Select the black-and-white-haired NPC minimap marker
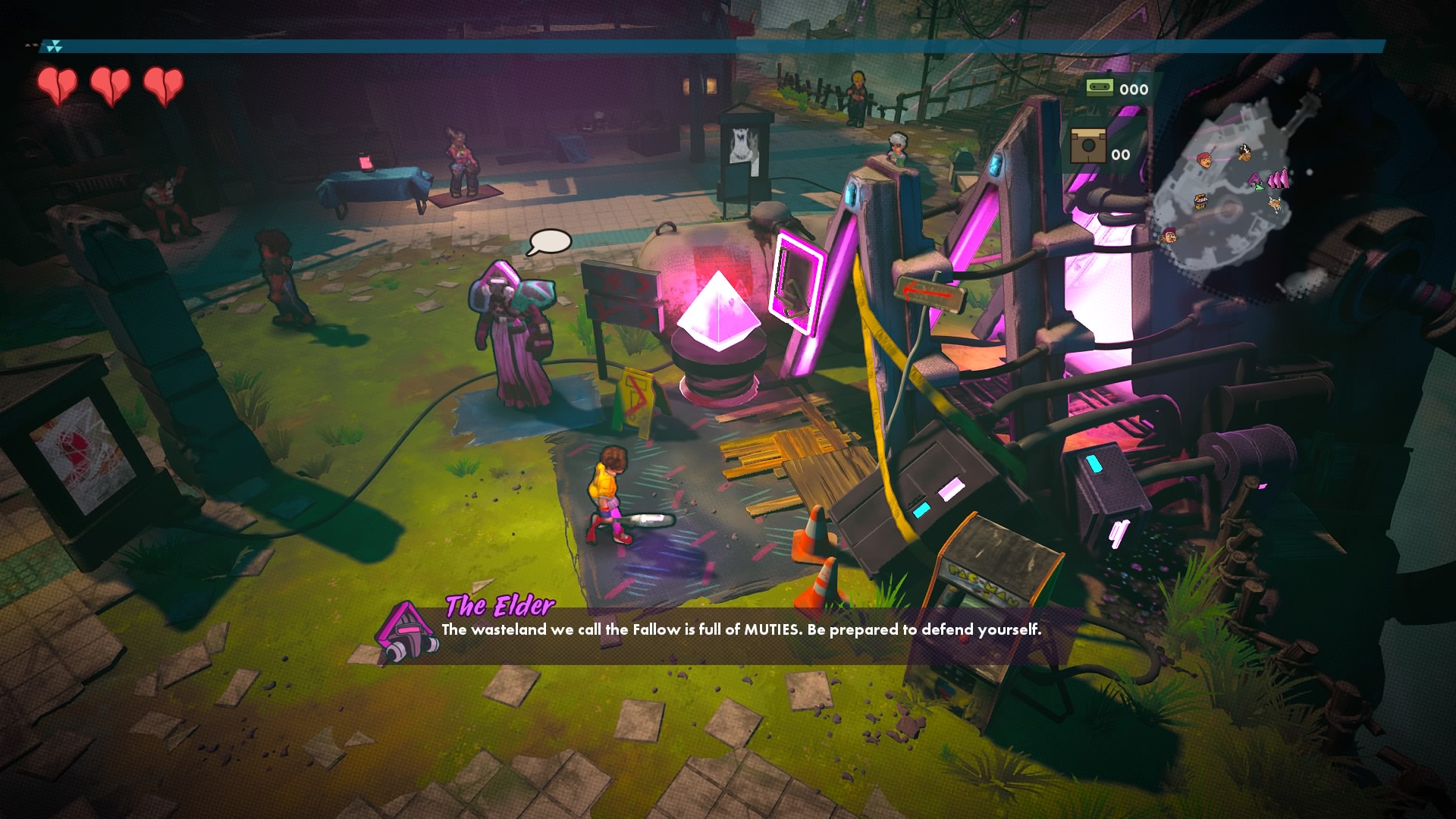1456x819 pixels. tap(1244, 153)
